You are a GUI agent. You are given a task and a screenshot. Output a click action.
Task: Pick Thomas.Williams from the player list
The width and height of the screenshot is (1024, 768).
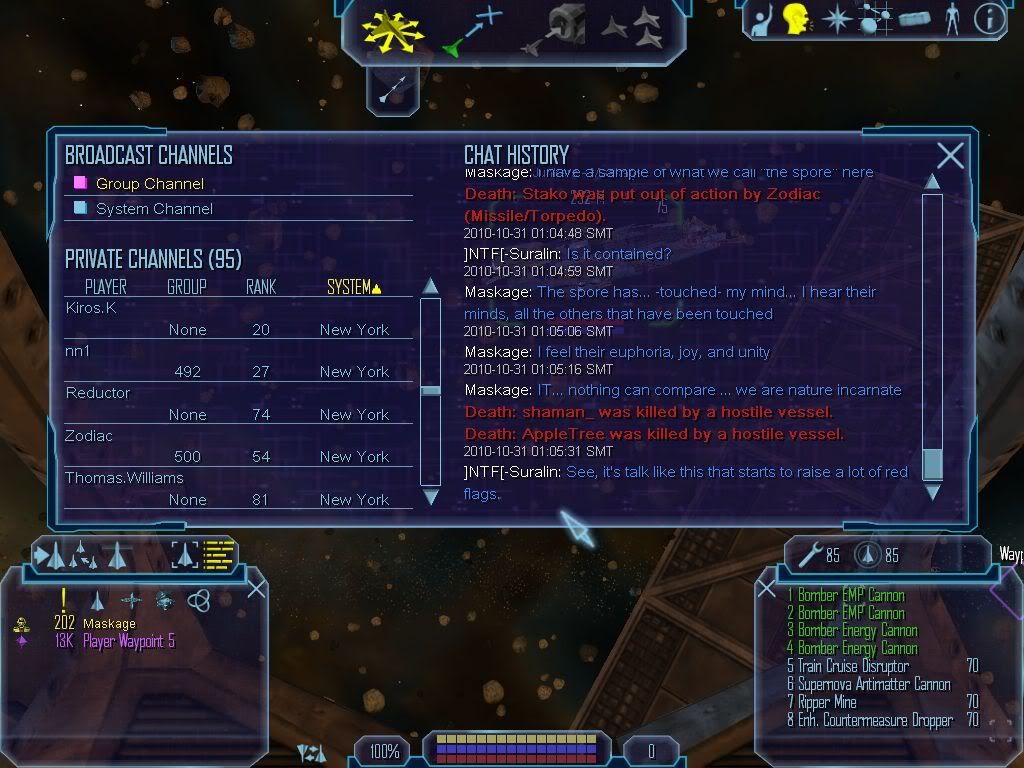[124, 478]
